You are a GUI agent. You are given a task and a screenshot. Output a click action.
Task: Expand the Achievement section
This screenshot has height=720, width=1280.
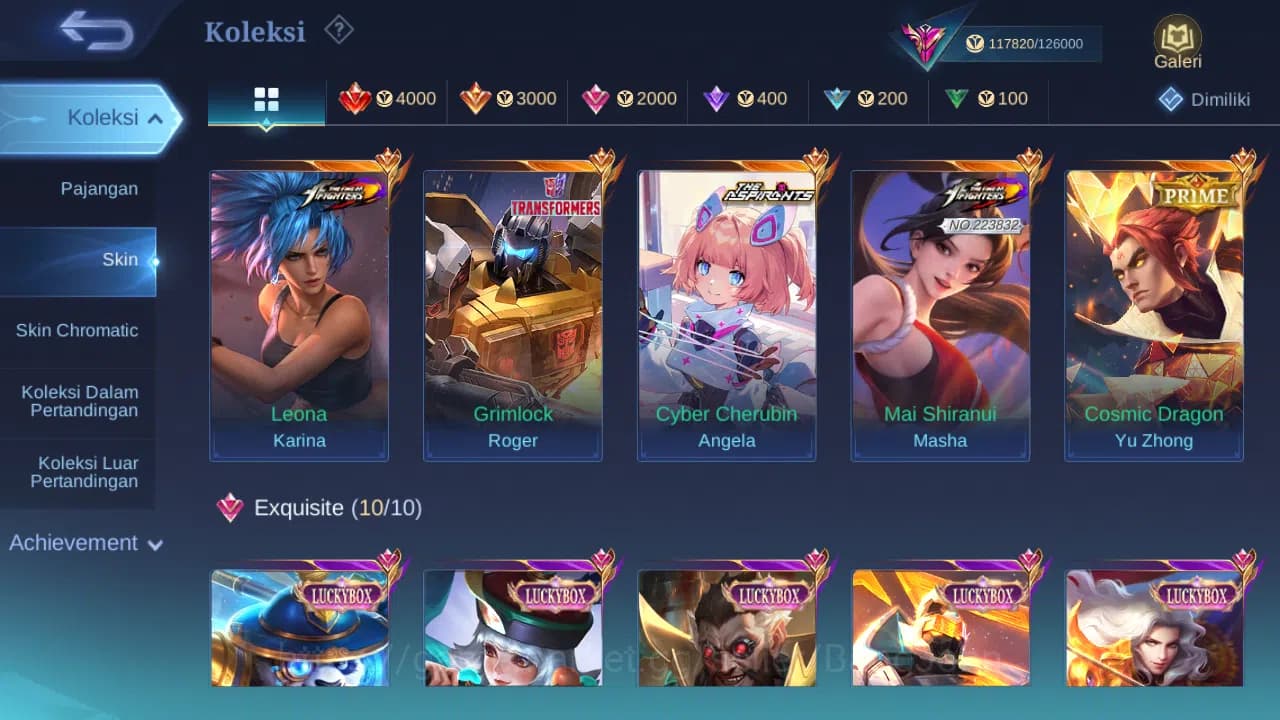coord(84,543)
